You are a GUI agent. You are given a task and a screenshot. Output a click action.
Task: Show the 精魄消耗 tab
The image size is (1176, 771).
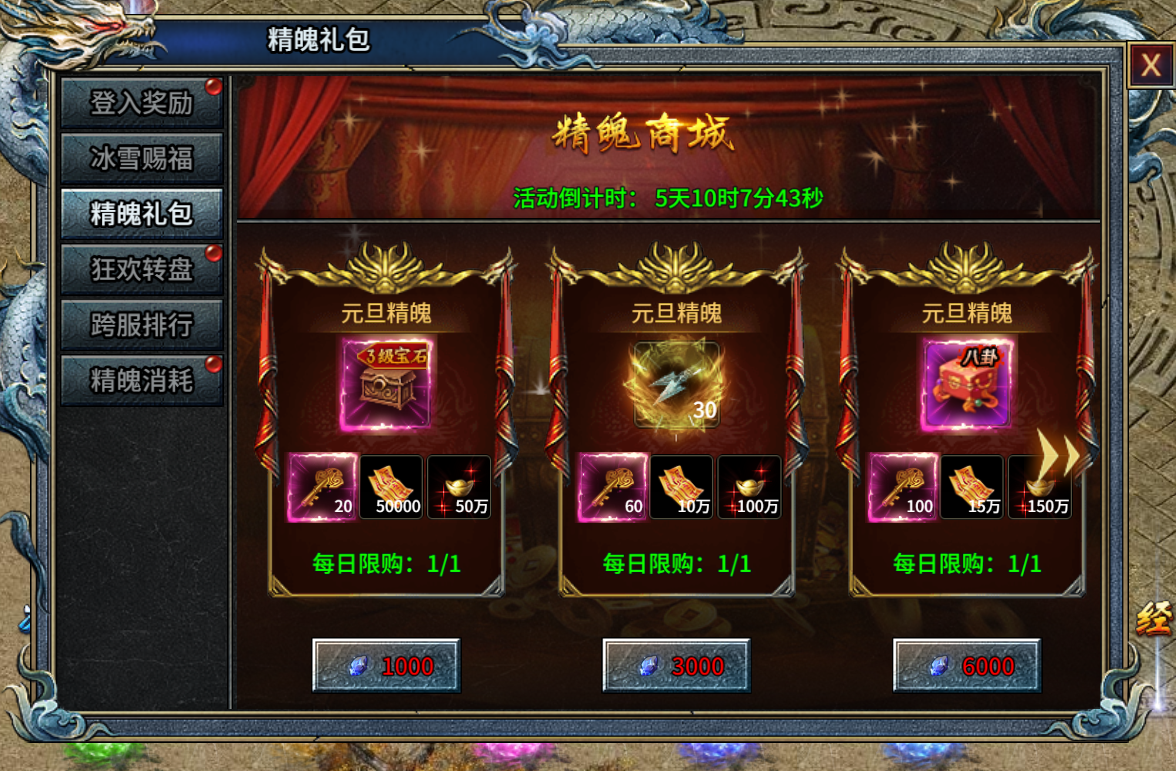141,380
